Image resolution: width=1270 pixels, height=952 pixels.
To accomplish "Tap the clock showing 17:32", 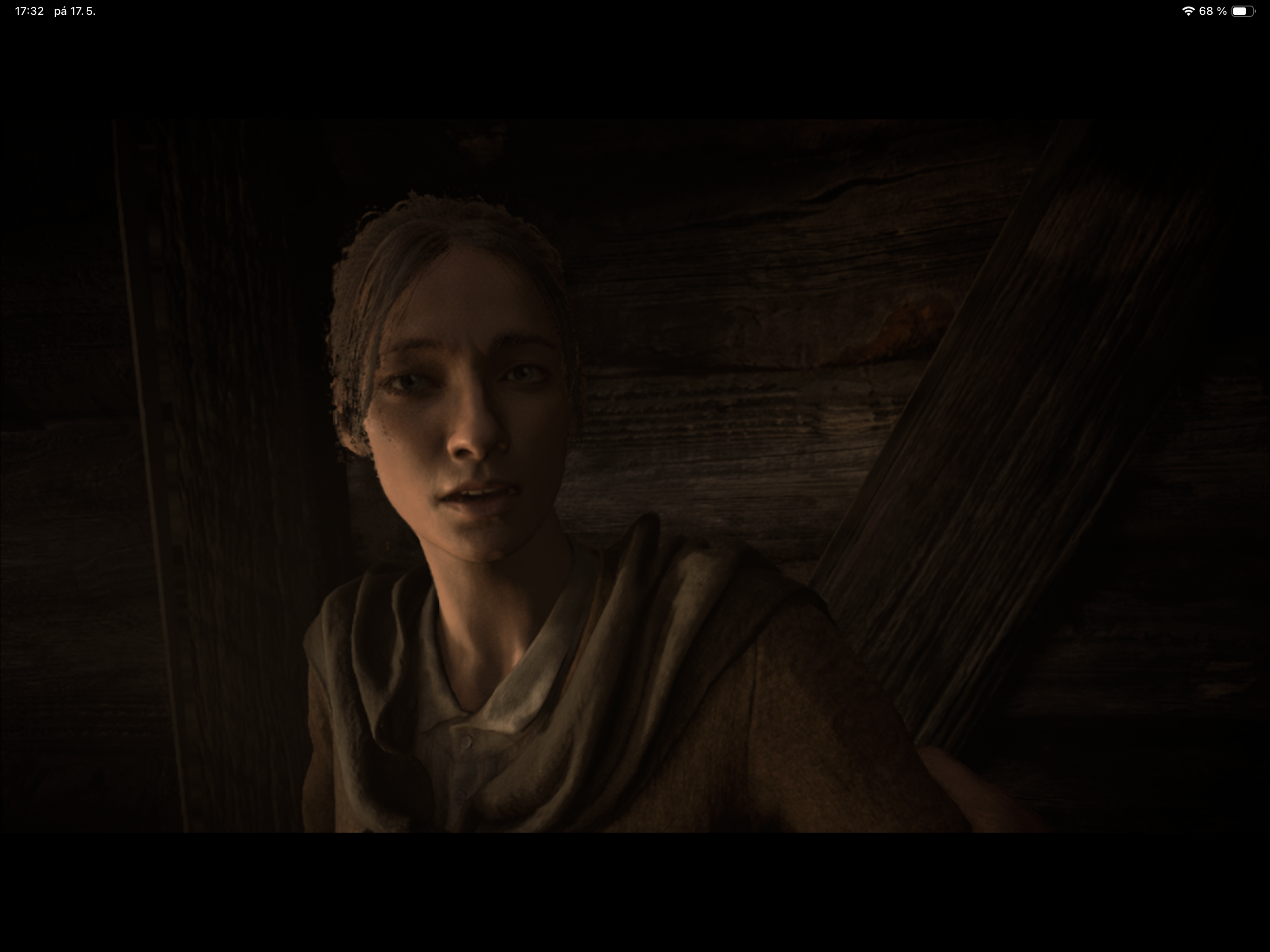I will [29, 10].
